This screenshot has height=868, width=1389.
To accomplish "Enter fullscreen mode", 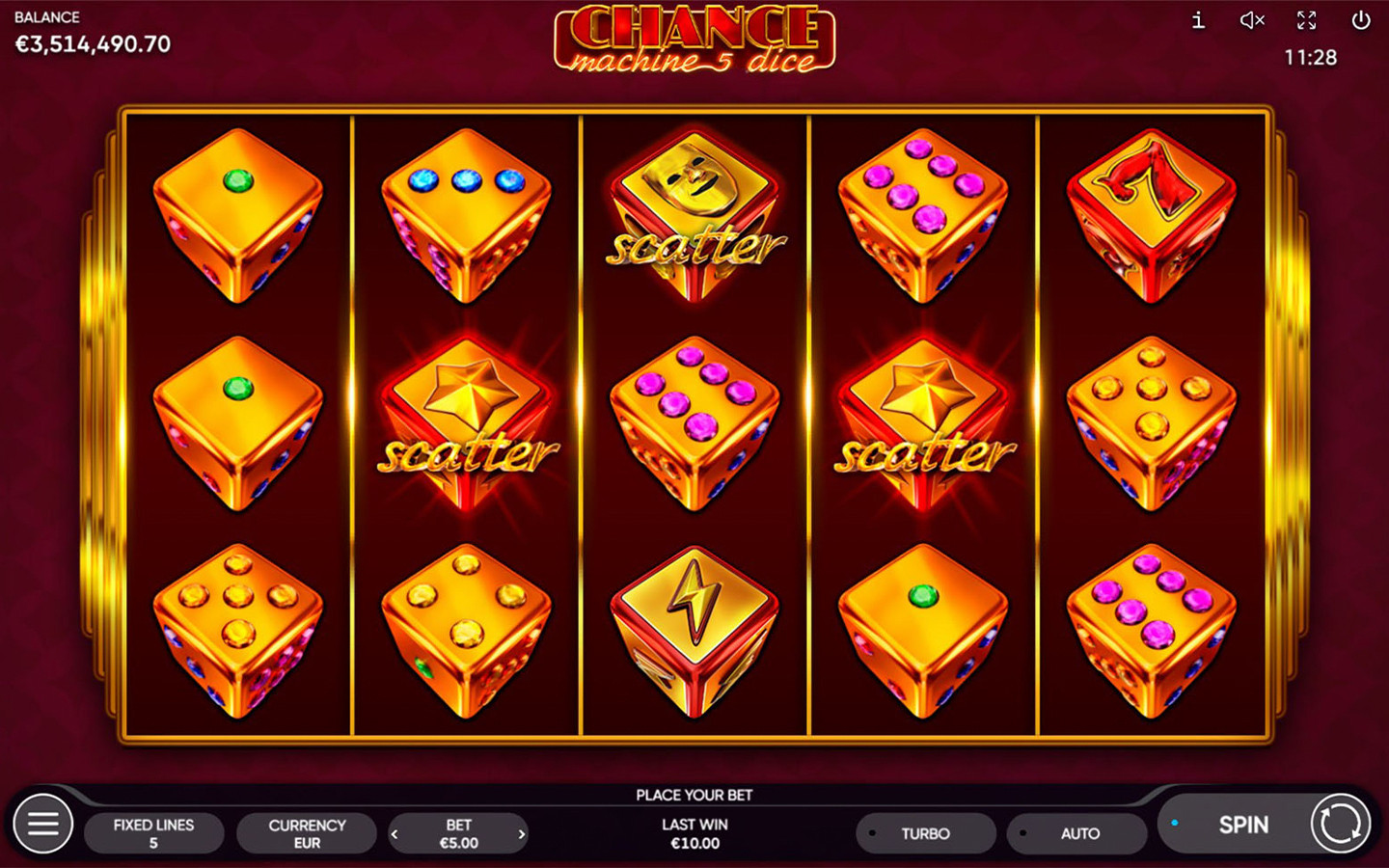I will [1308, 20].
